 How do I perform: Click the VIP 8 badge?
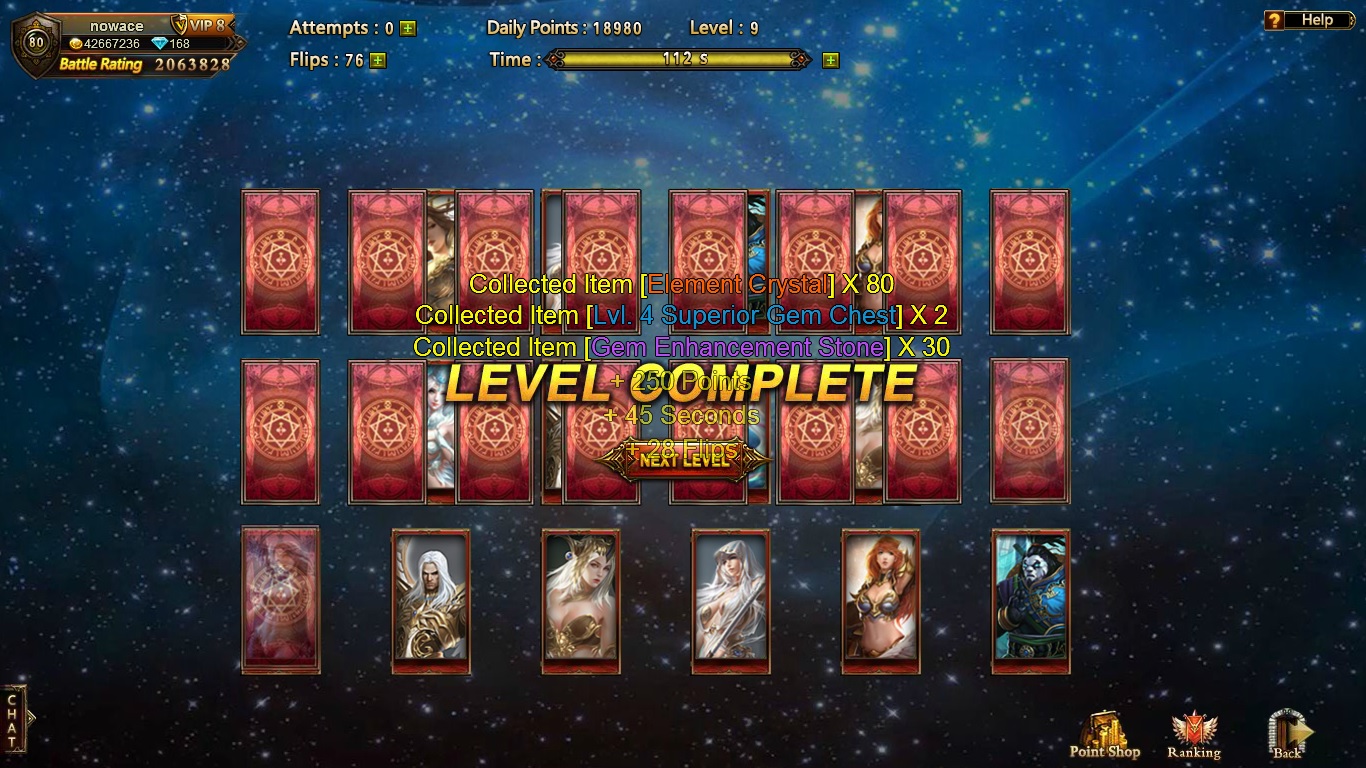pos(201,25)
